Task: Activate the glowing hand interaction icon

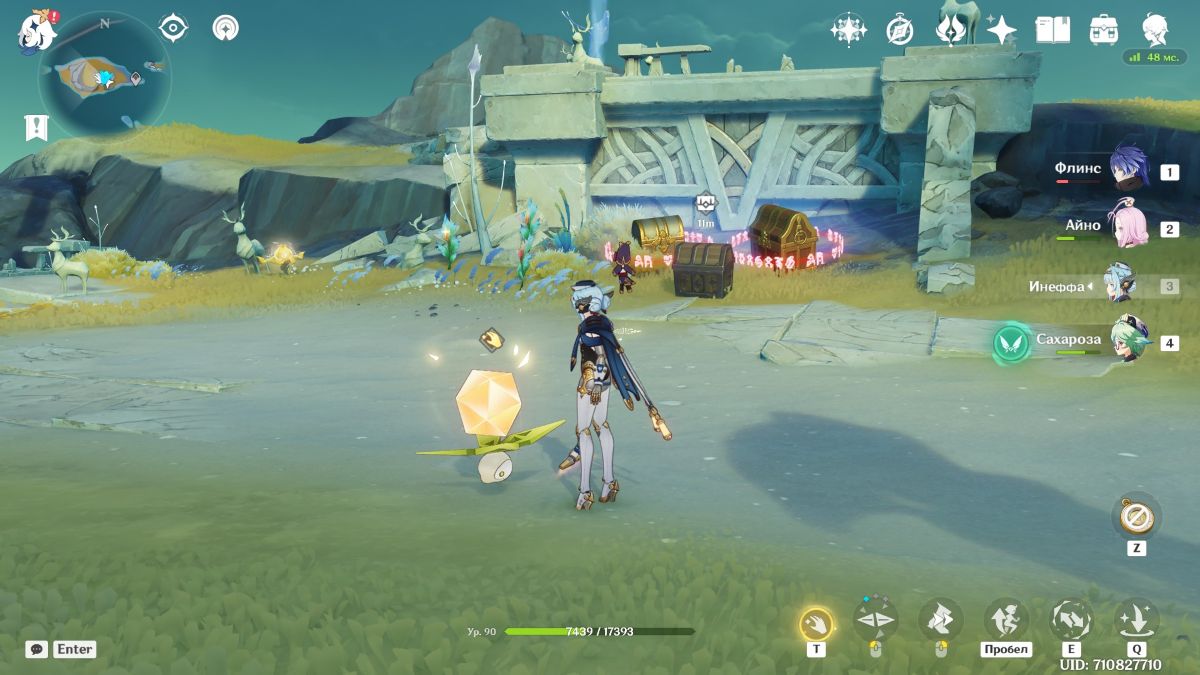Action: tap(816, 625)
